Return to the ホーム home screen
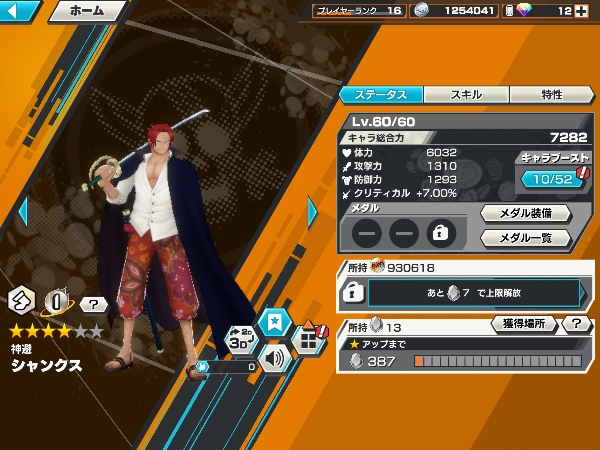Screen dimensions: 600x450 (x=87, y=12)
